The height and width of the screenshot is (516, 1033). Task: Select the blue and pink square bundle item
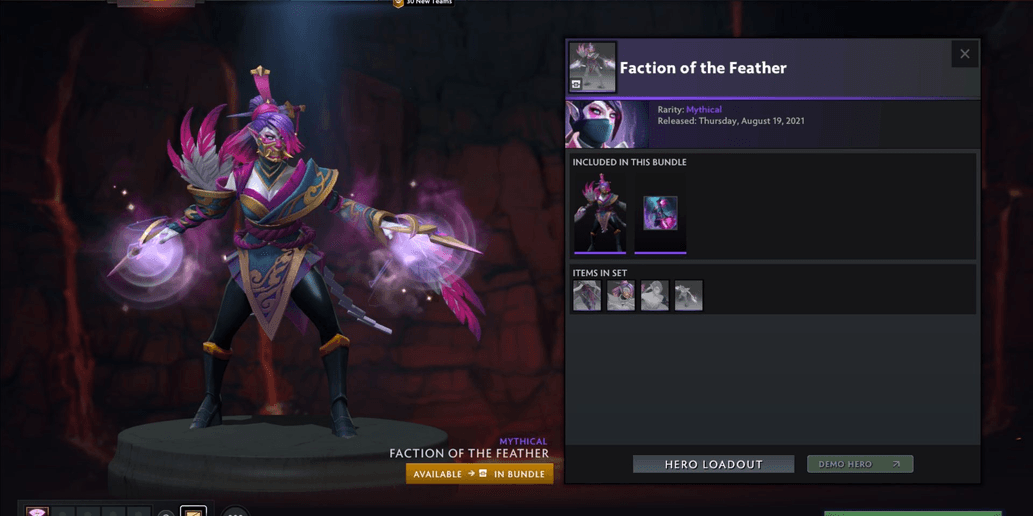pos(660,213)
